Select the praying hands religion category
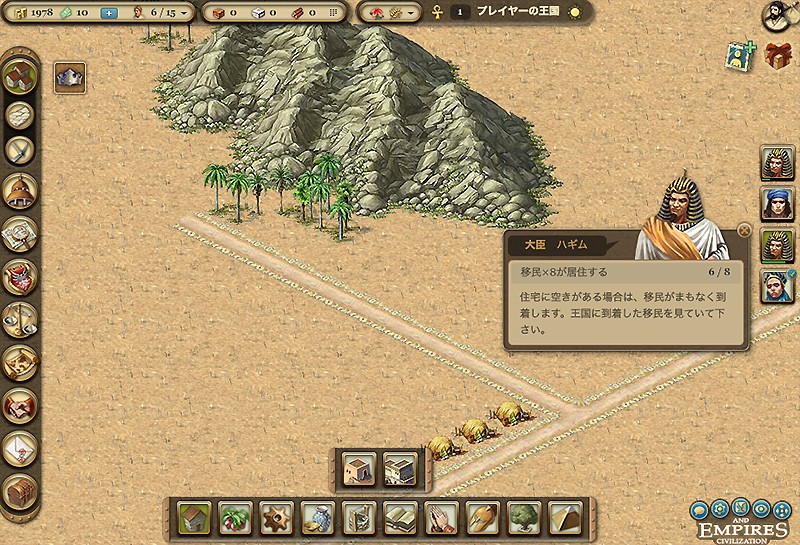This screenshot has width=800, height=545. pyautogui.click(x=440, y=518)
